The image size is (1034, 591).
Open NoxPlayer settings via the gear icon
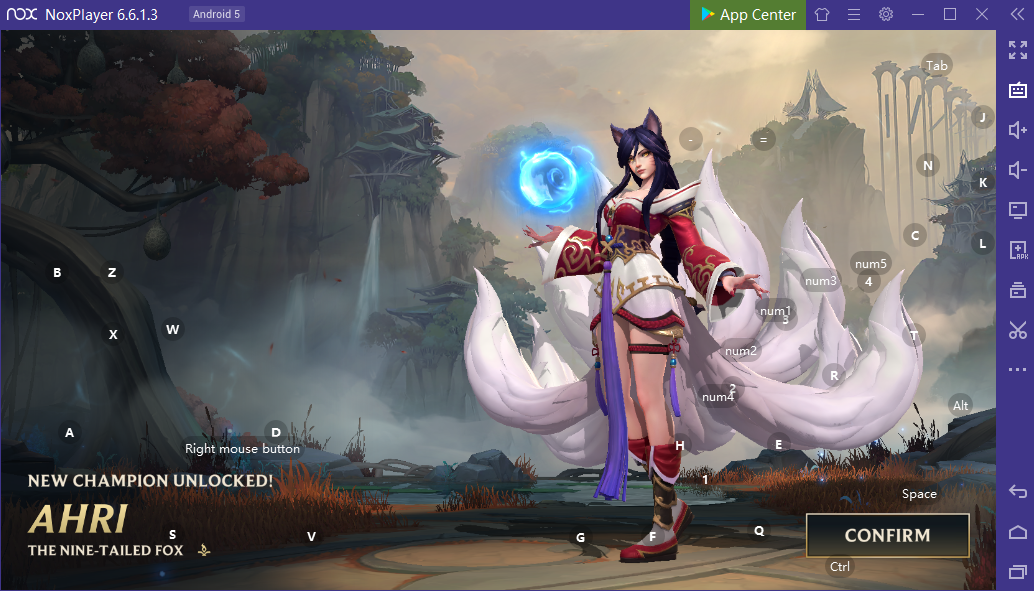point(886,15)
